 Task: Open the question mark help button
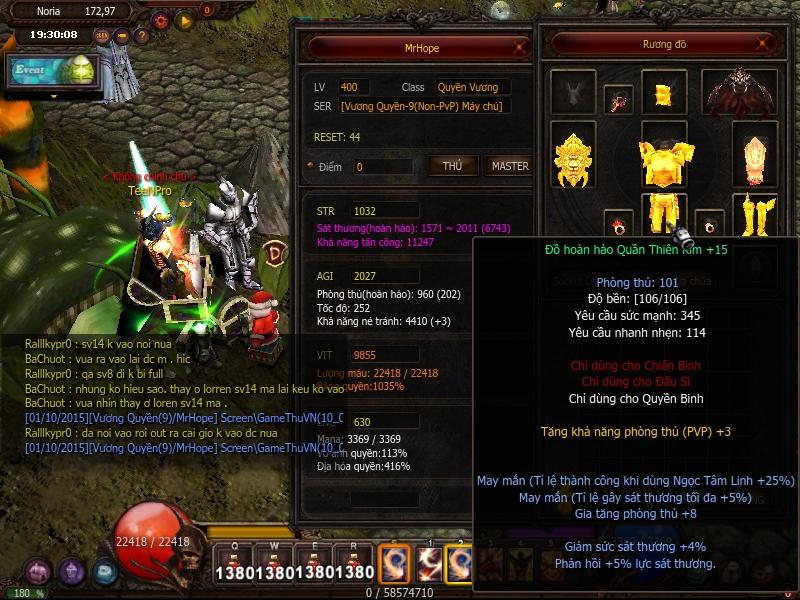pyautogui.click(x=141, y=36)
